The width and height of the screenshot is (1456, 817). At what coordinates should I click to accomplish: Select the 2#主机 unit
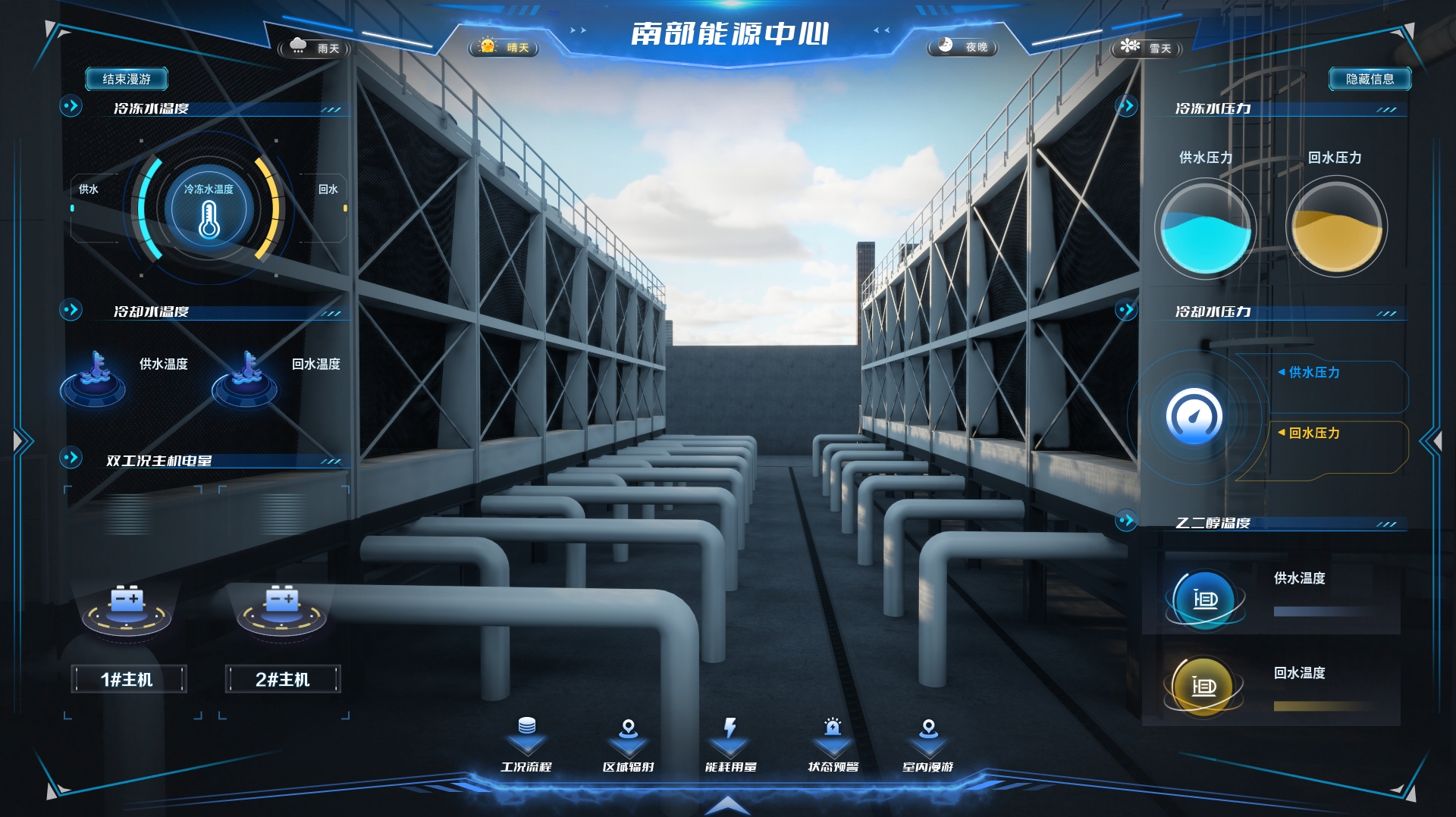[x=283, y=679]
